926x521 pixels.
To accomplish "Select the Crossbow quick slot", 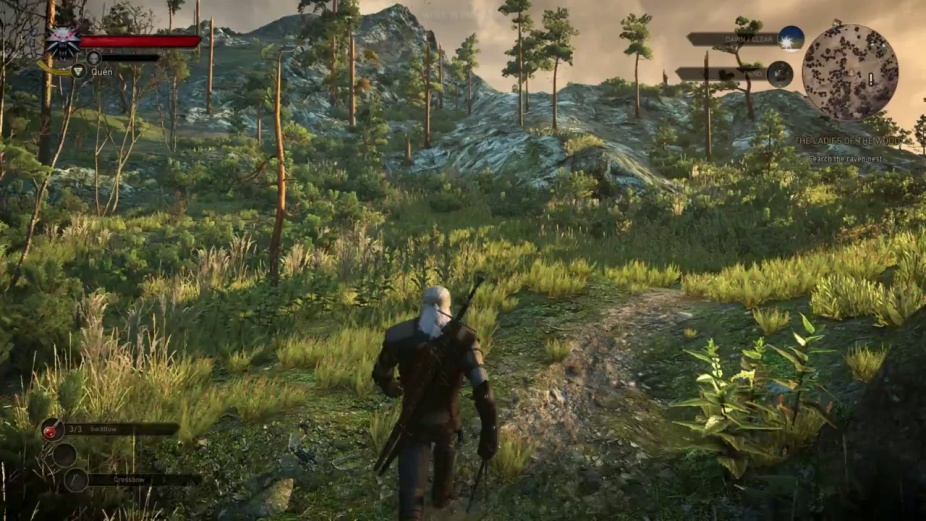I will [x=77, y=479].
